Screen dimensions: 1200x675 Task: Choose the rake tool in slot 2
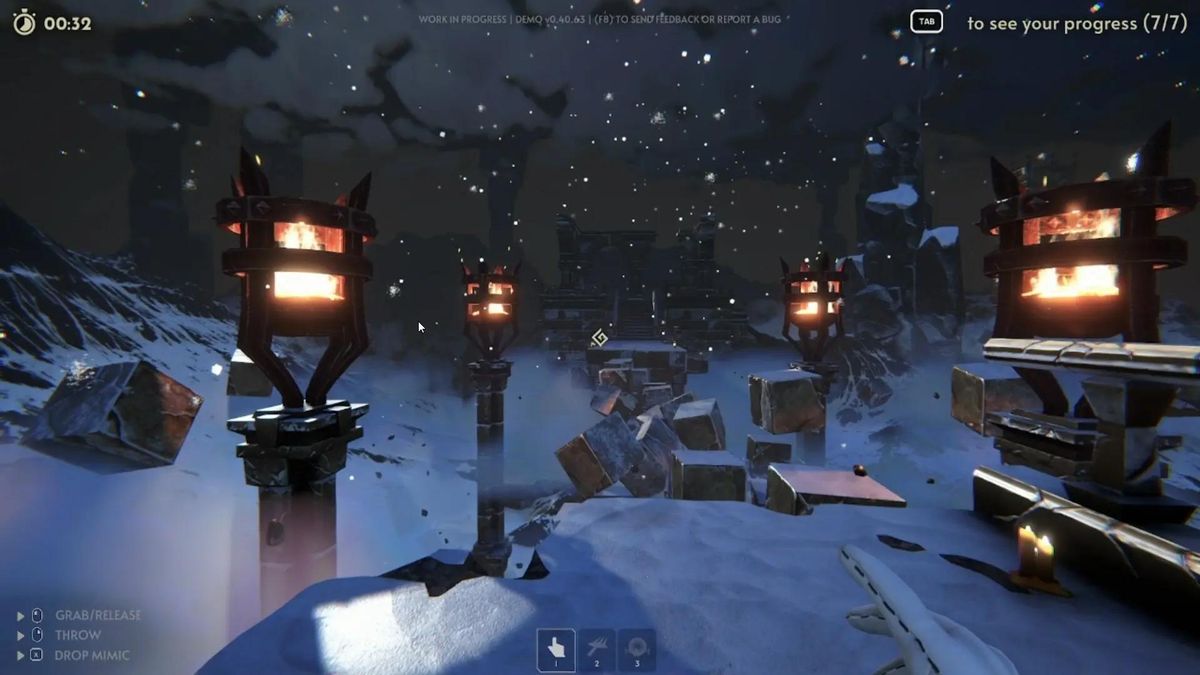[597, 648]
